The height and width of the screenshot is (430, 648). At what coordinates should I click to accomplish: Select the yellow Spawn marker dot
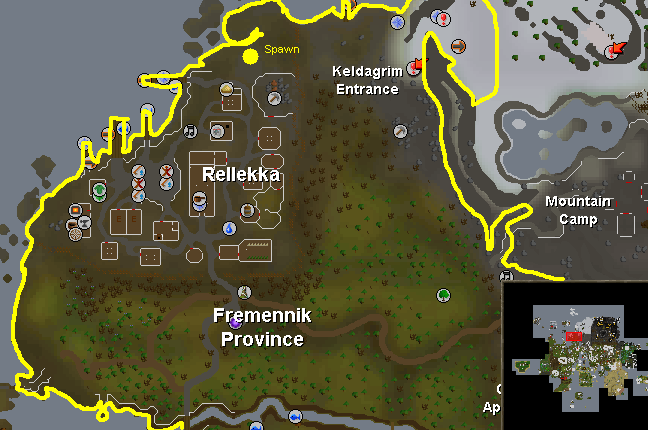(250, 54)
